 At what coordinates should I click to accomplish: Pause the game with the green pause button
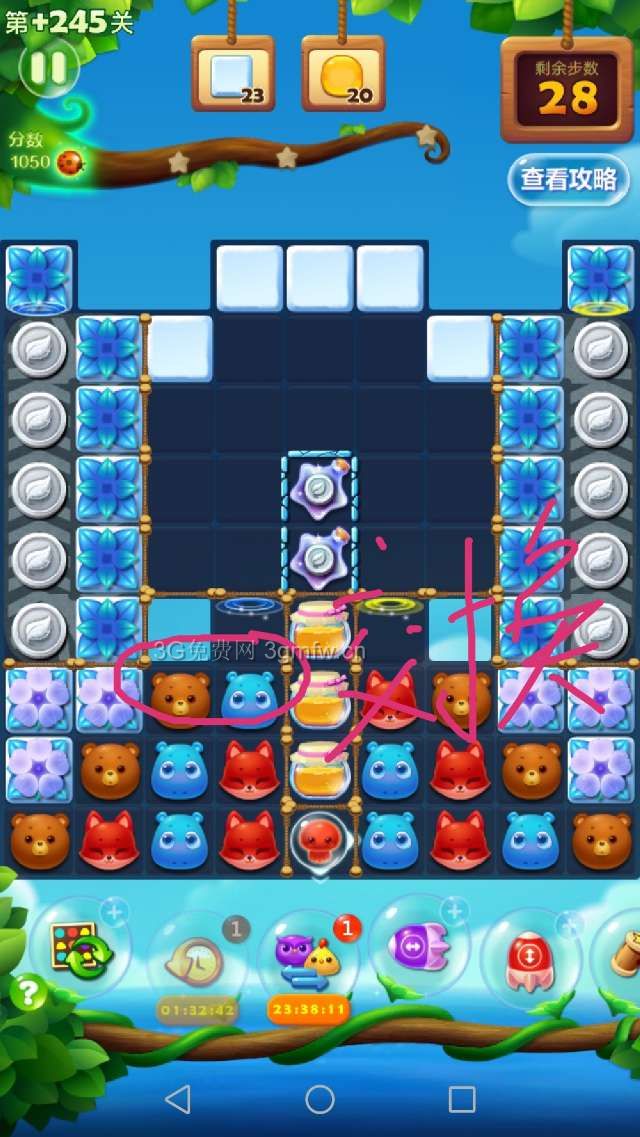point(48,67)
